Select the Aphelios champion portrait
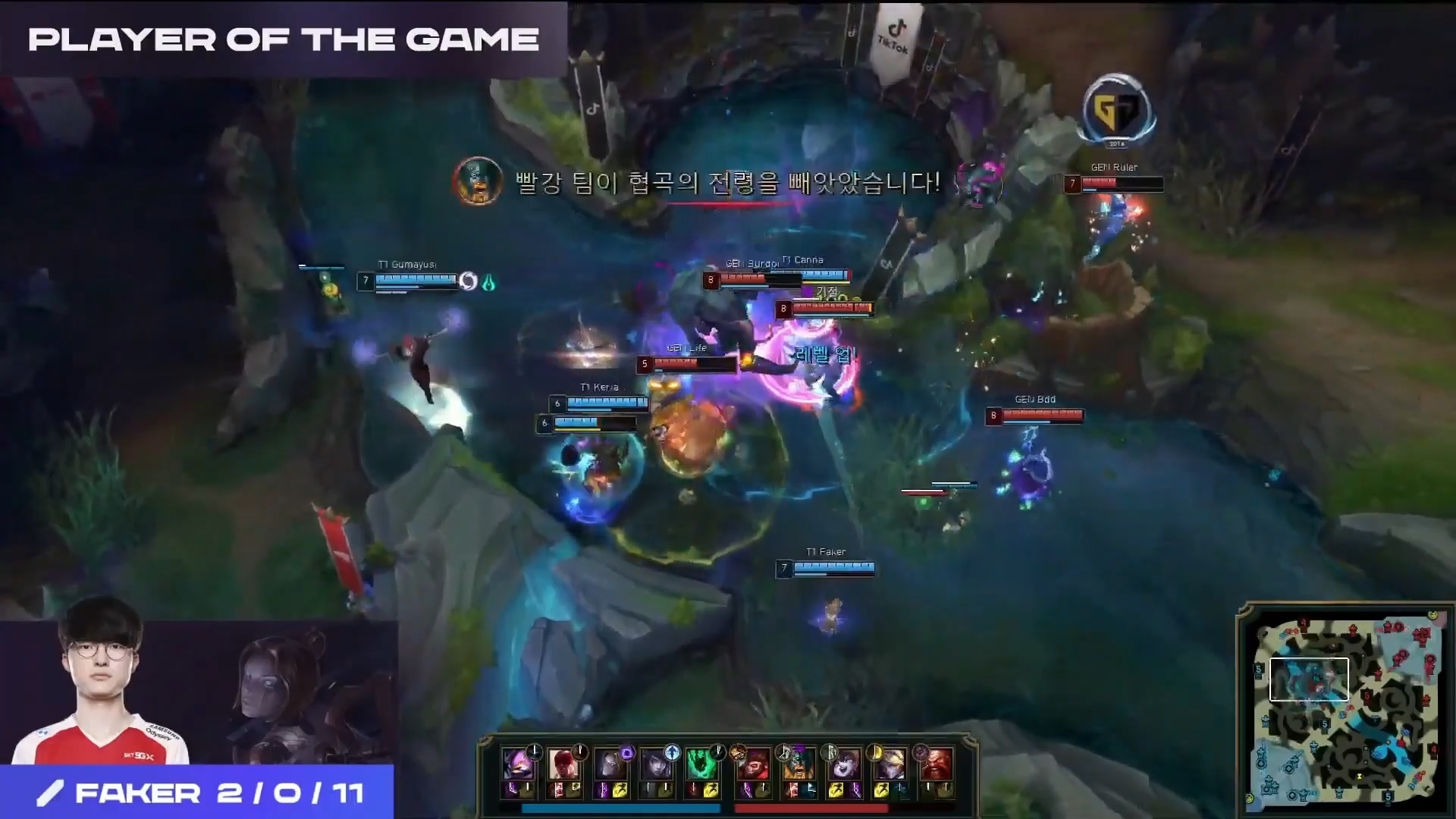The image size is (1456, 819). tap(654, 764)
